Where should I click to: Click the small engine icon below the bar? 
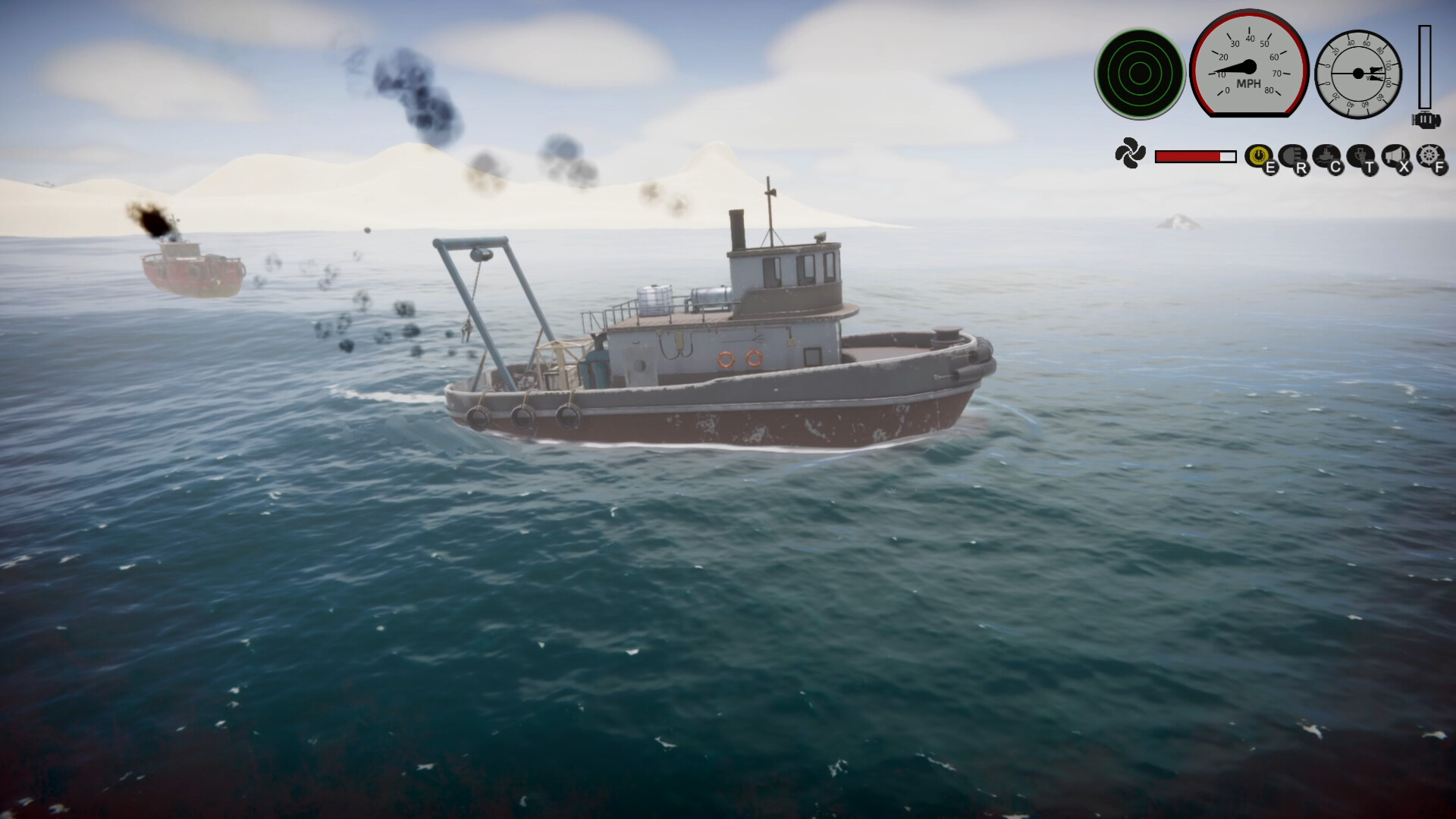1426,118
